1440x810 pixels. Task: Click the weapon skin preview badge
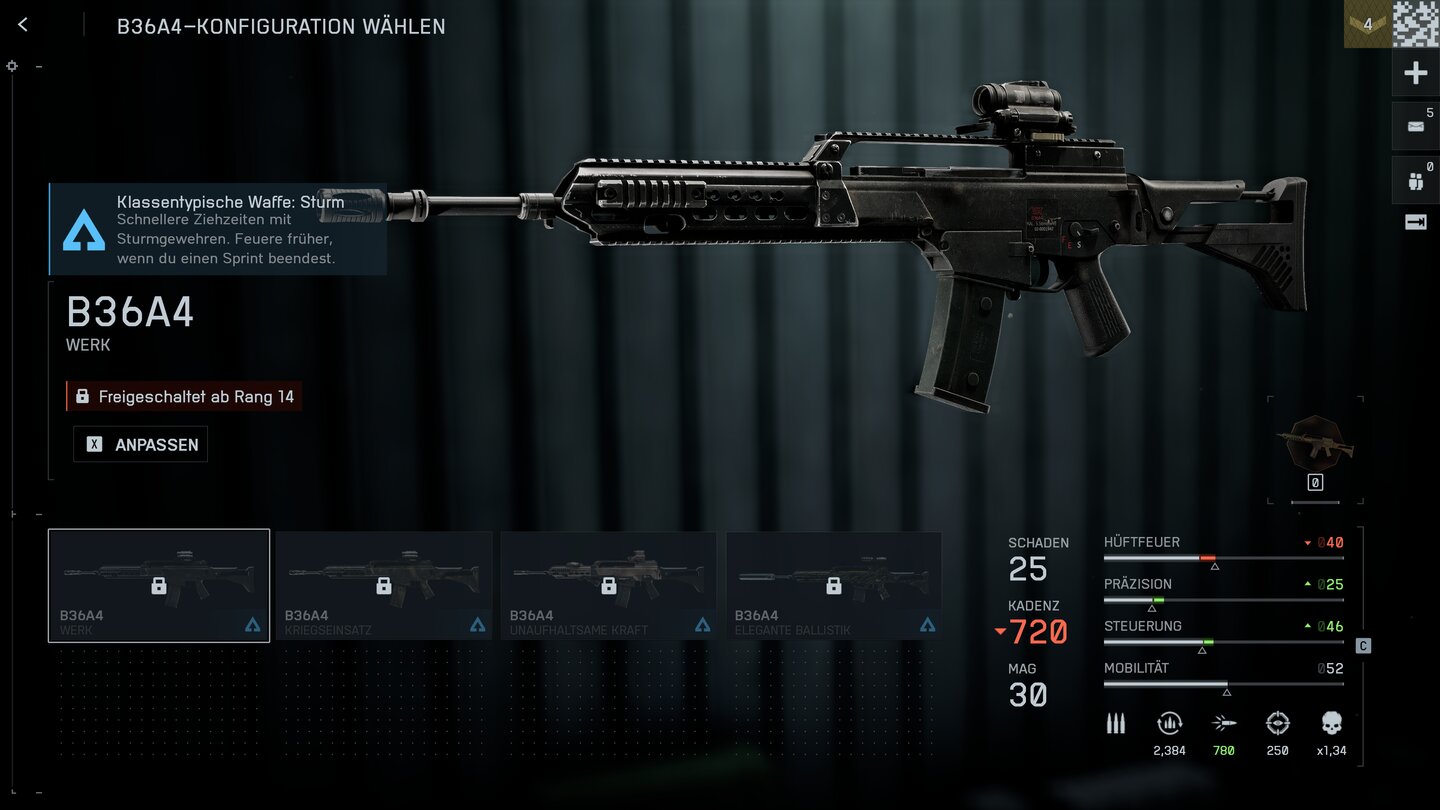point(1315,444)
